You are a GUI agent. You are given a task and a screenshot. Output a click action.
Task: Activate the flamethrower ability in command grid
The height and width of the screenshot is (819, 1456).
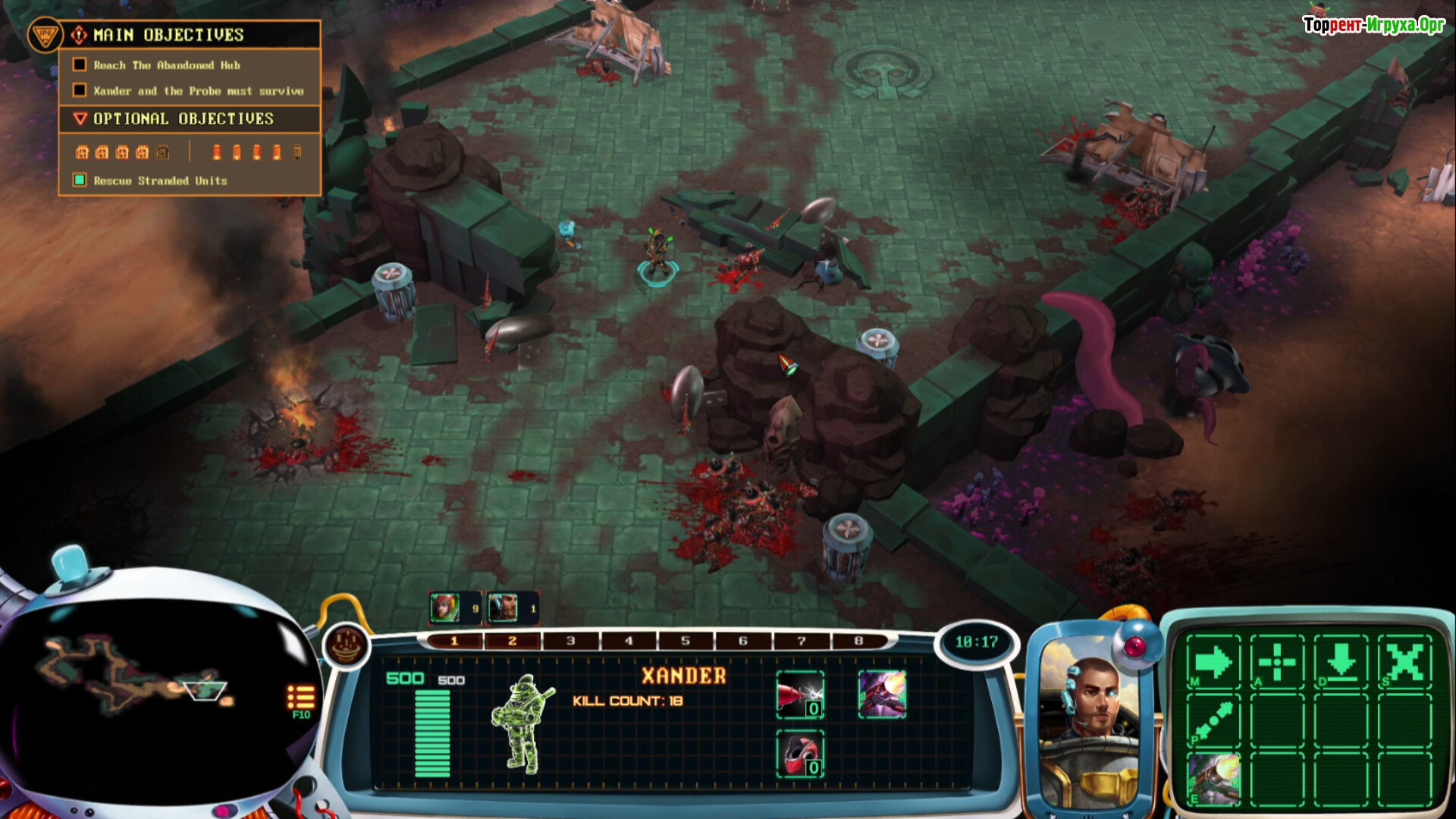(x=1213, y=778)
